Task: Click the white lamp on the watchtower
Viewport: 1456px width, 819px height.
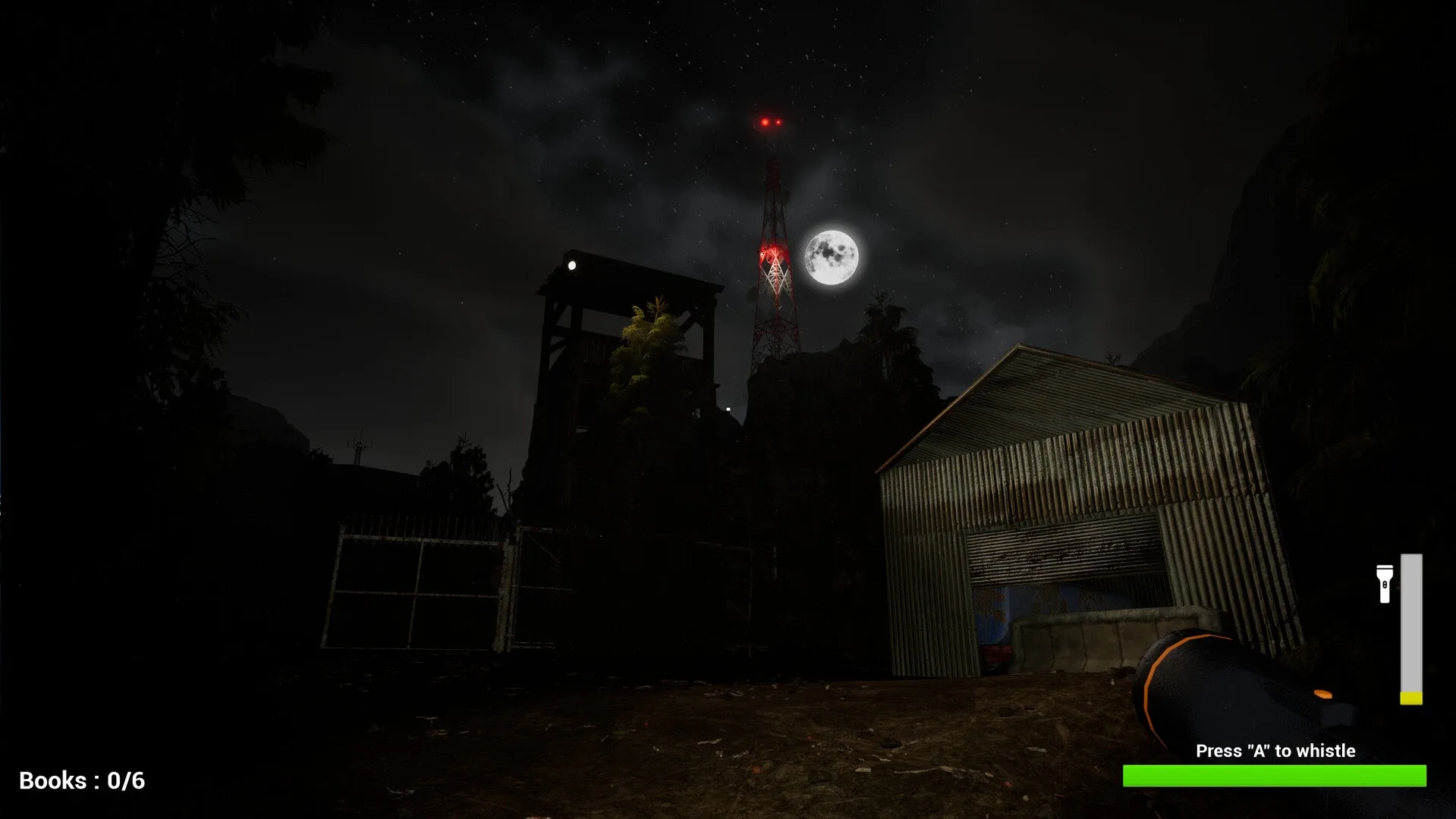Action: tap(571, 265)
